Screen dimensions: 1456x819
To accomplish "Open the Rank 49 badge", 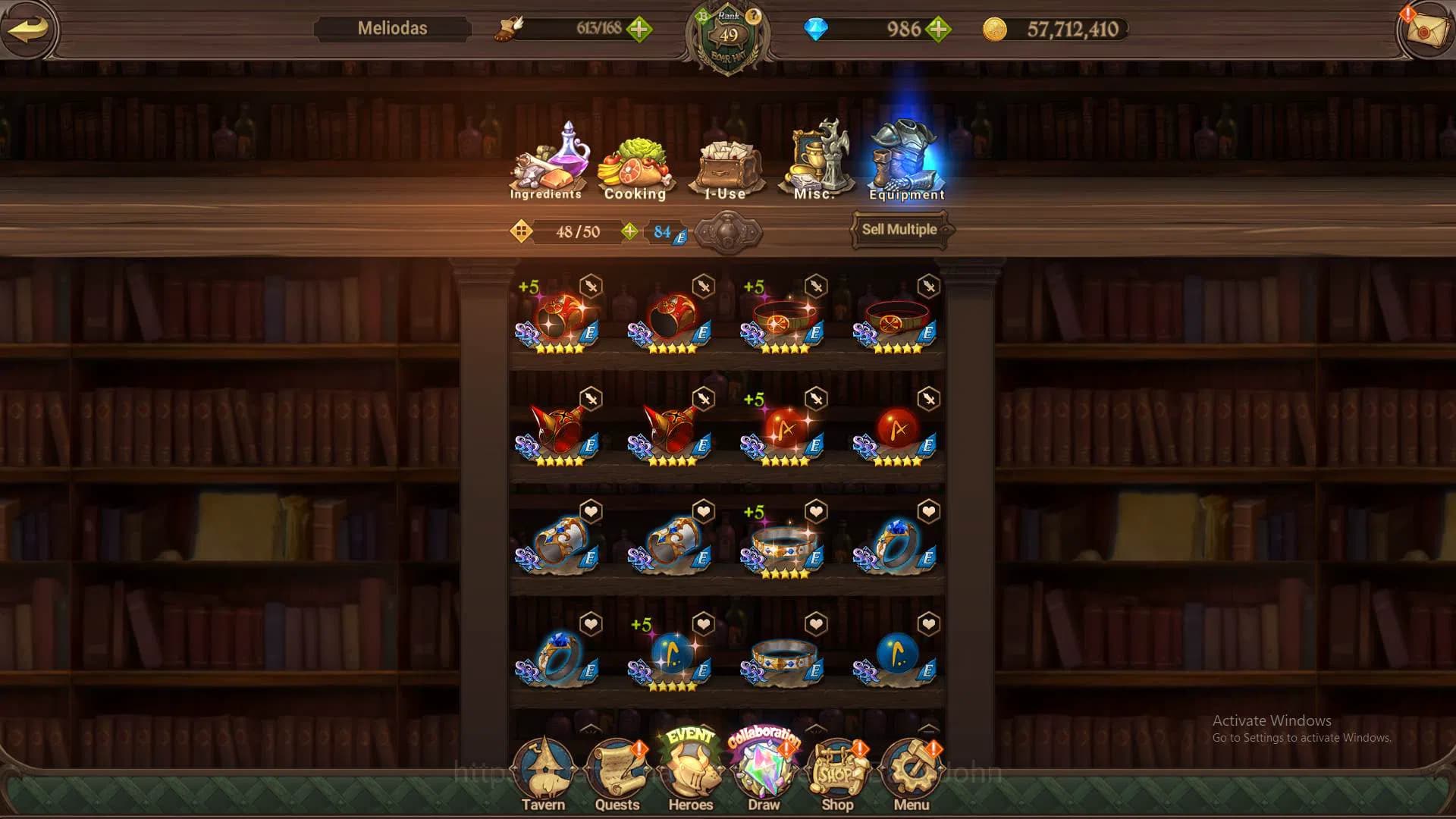I will [x=728, y=38].
